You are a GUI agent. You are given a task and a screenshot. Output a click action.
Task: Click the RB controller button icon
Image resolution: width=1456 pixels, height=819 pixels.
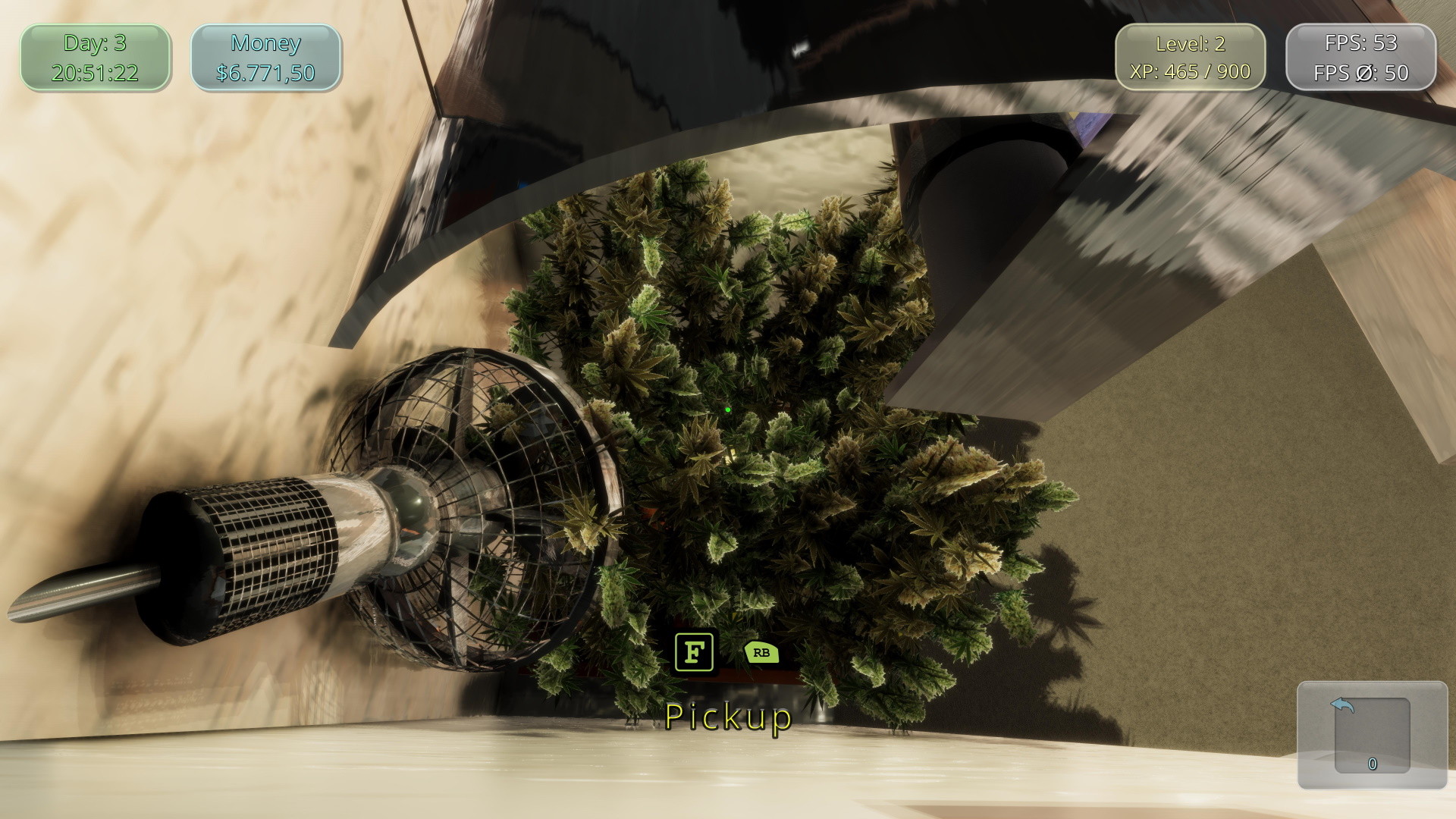point(761,653)
